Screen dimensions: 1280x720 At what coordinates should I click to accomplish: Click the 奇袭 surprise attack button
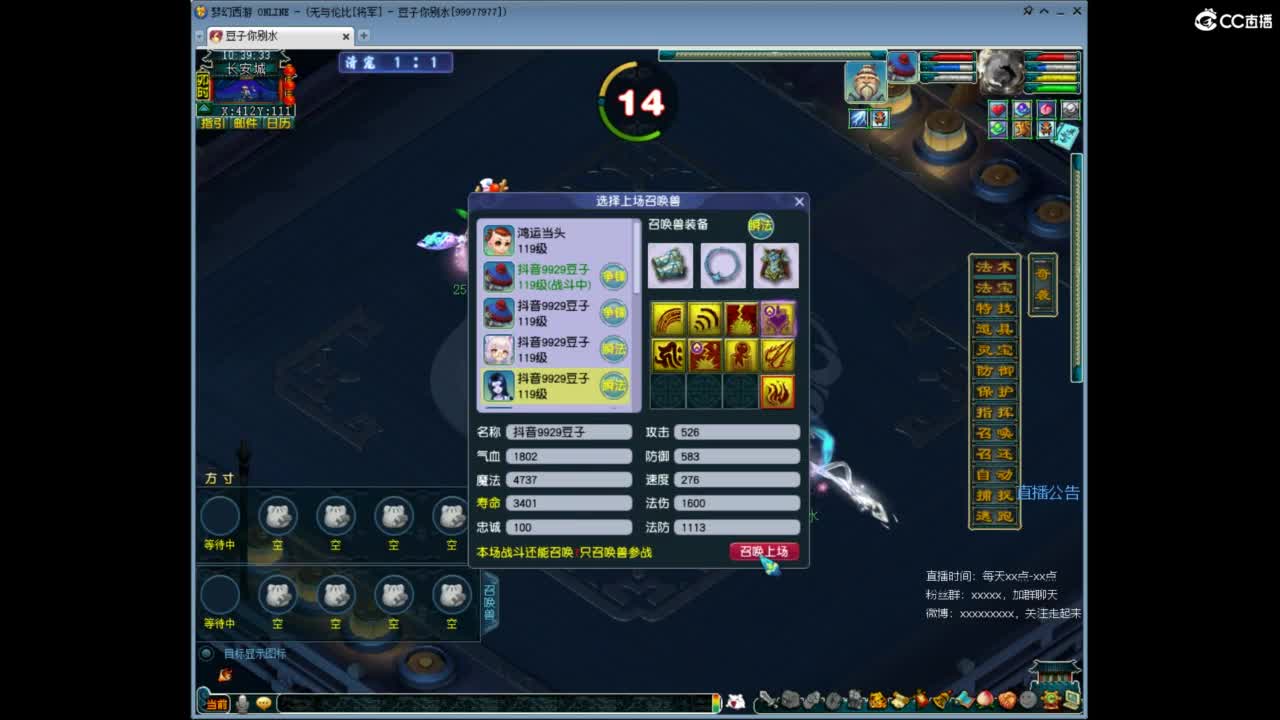click(1040, 288)
